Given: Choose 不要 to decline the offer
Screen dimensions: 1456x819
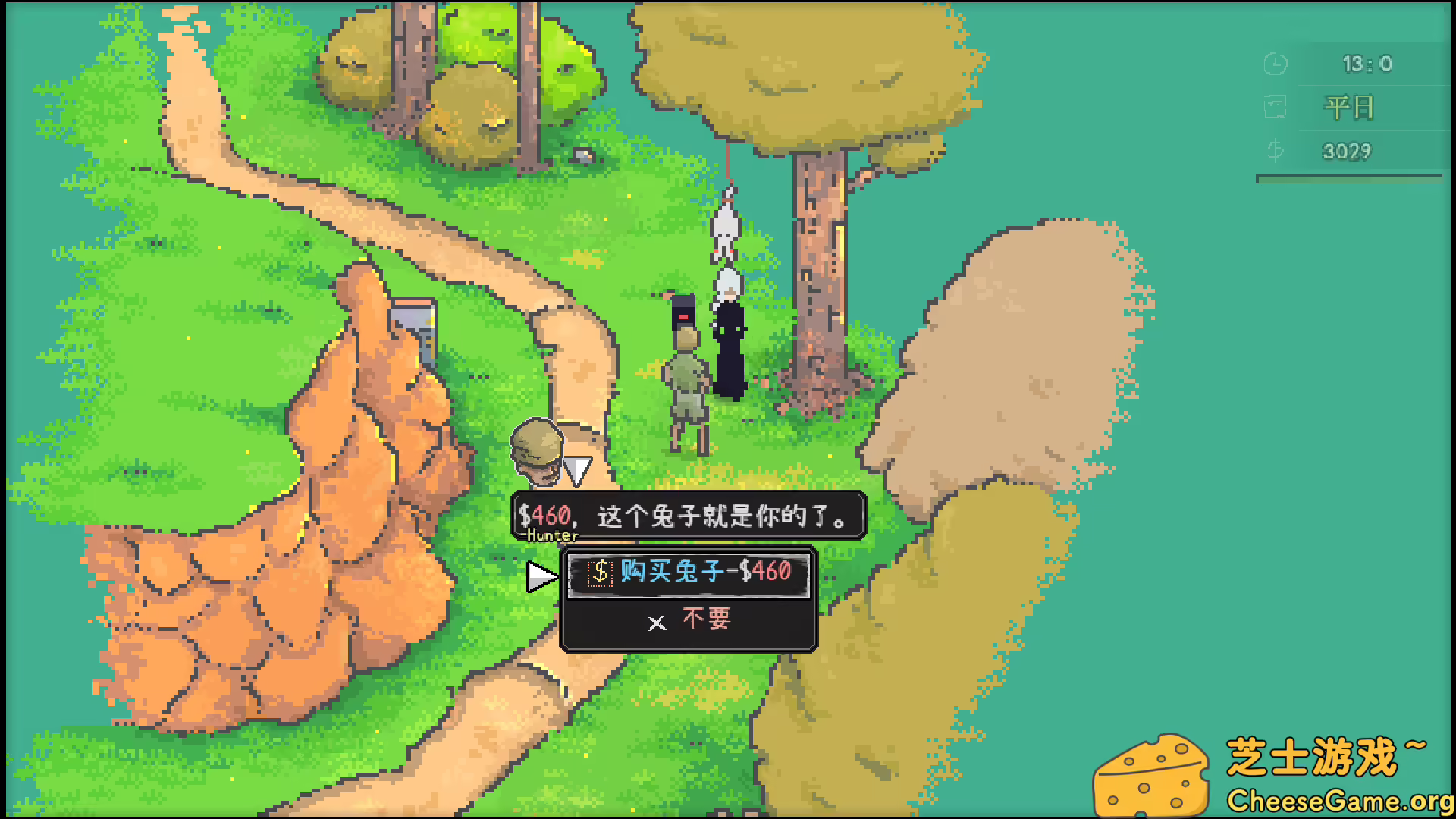Looking at the screenshot, I should (x=705, y=620).
